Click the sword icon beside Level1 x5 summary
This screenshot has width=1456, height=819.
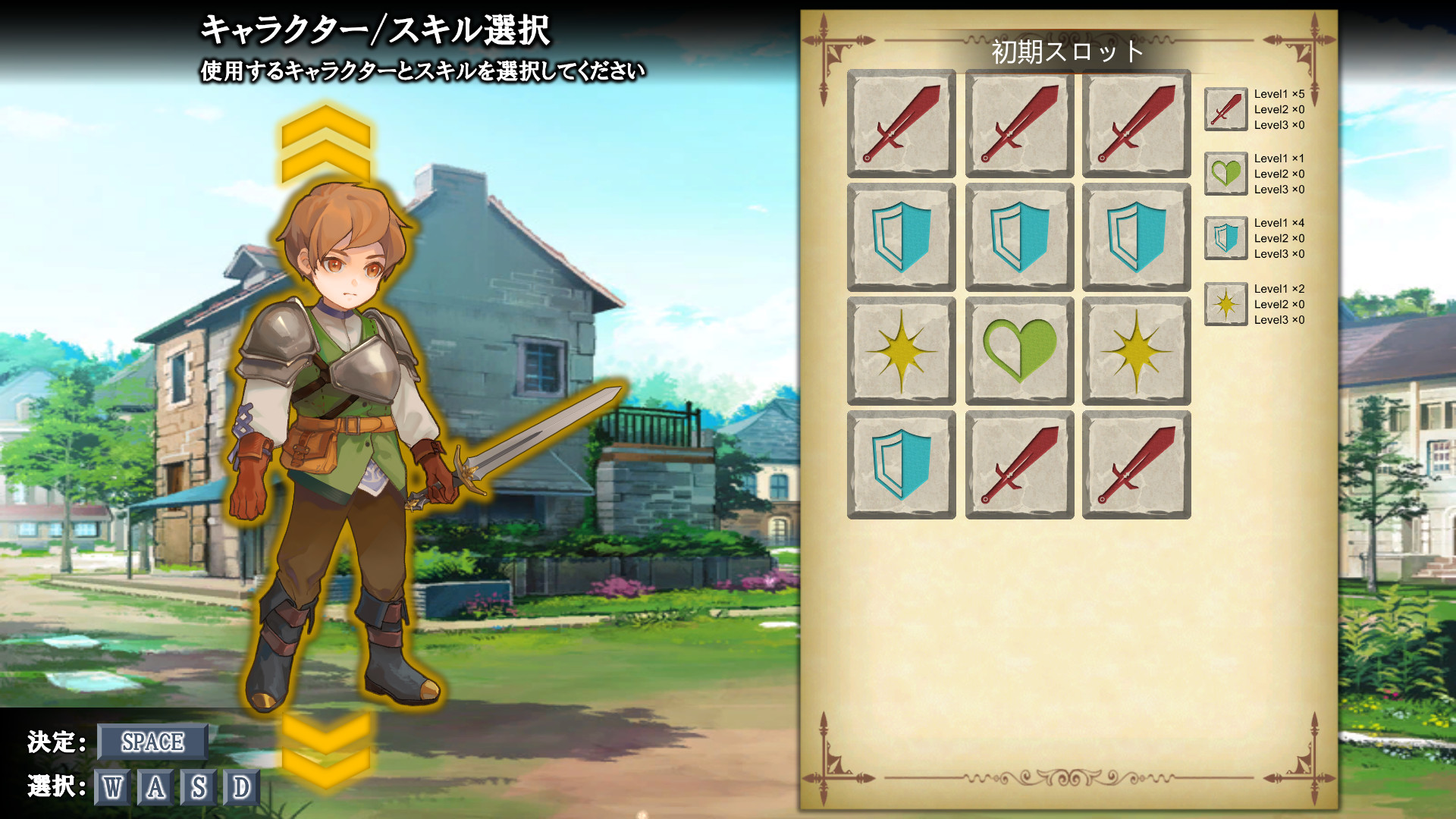coord(1225,108)
